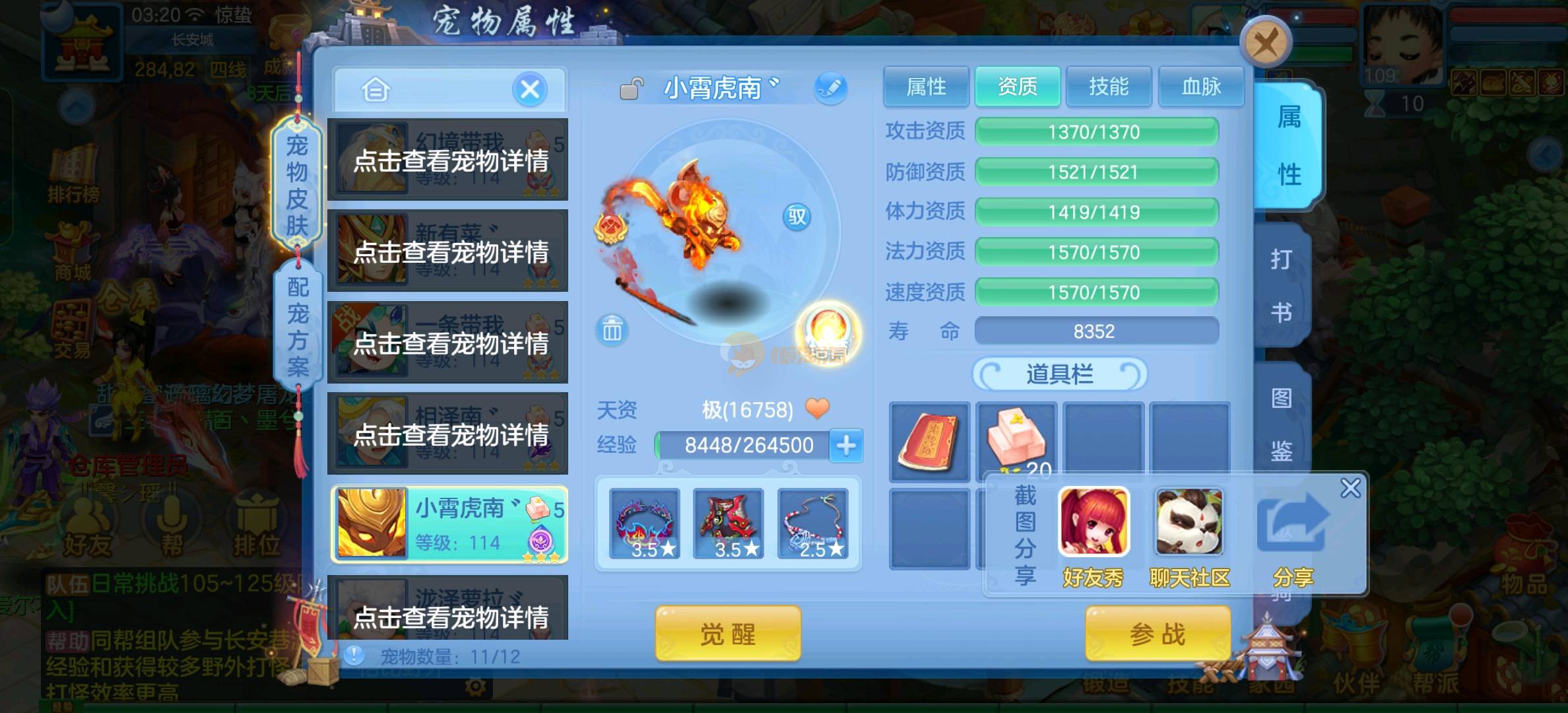
Task: Open the 宠物皮肤 side tab
Action: [x=297, y=185]
